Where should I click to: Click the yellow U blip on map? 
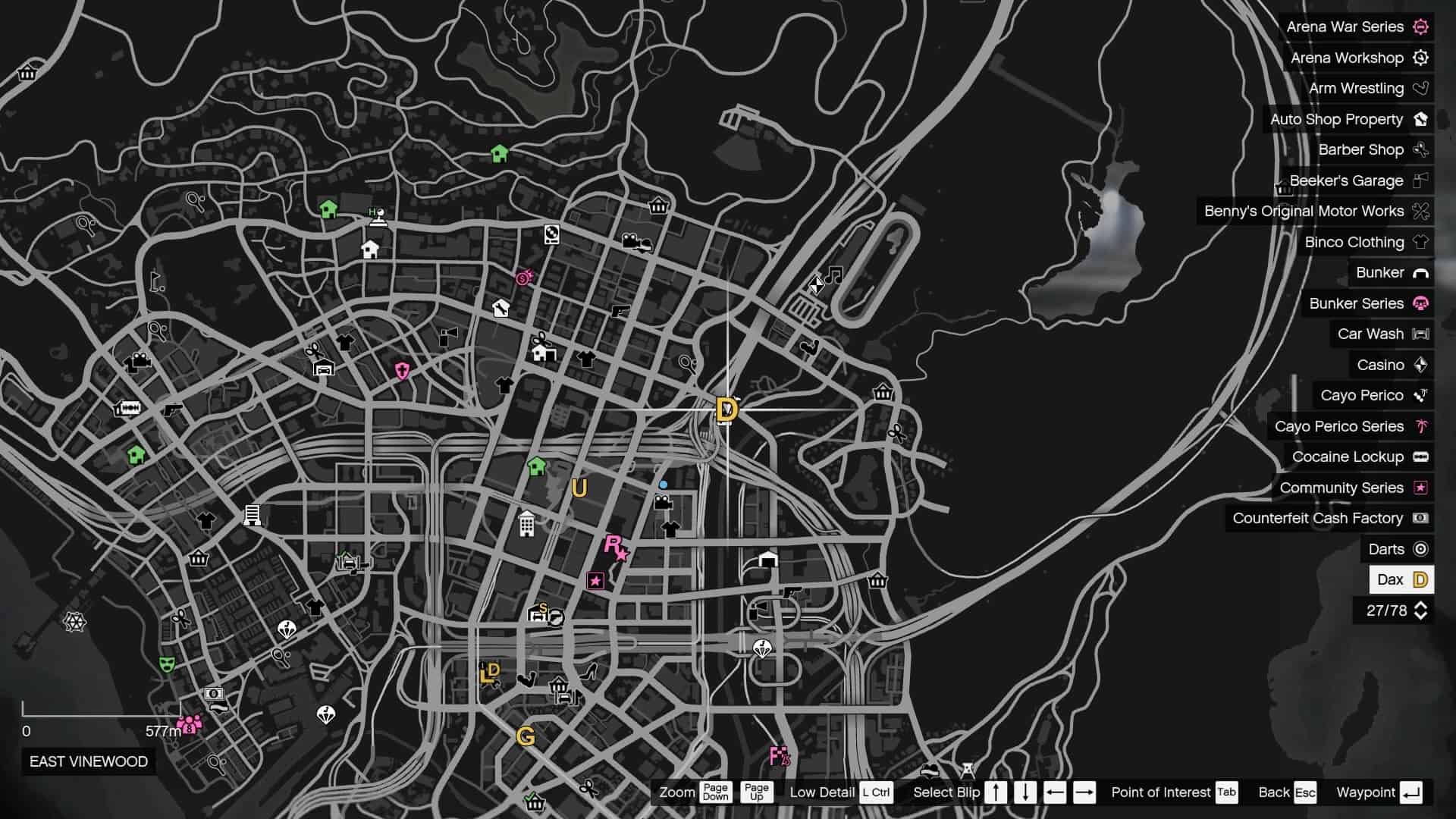coord(579,488)
